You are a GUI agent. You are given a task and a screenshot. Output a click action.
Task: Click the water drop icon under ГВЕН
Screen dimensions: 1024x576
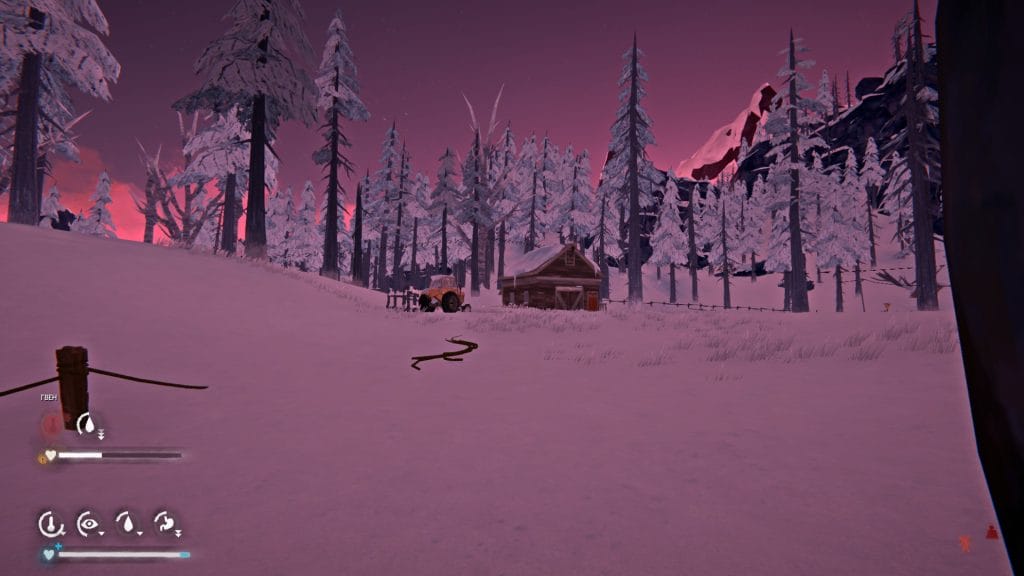pos(89,424)
